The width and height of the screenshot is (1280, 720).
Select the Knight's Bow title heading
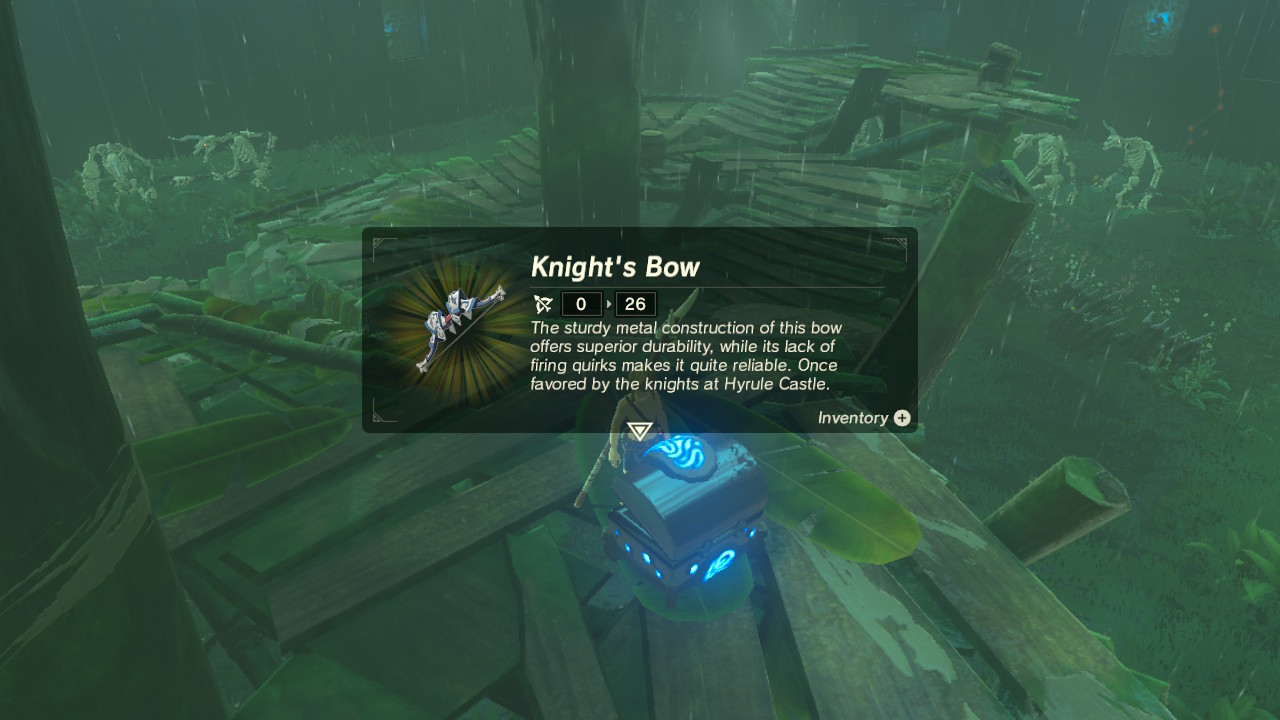coord(616,267)
